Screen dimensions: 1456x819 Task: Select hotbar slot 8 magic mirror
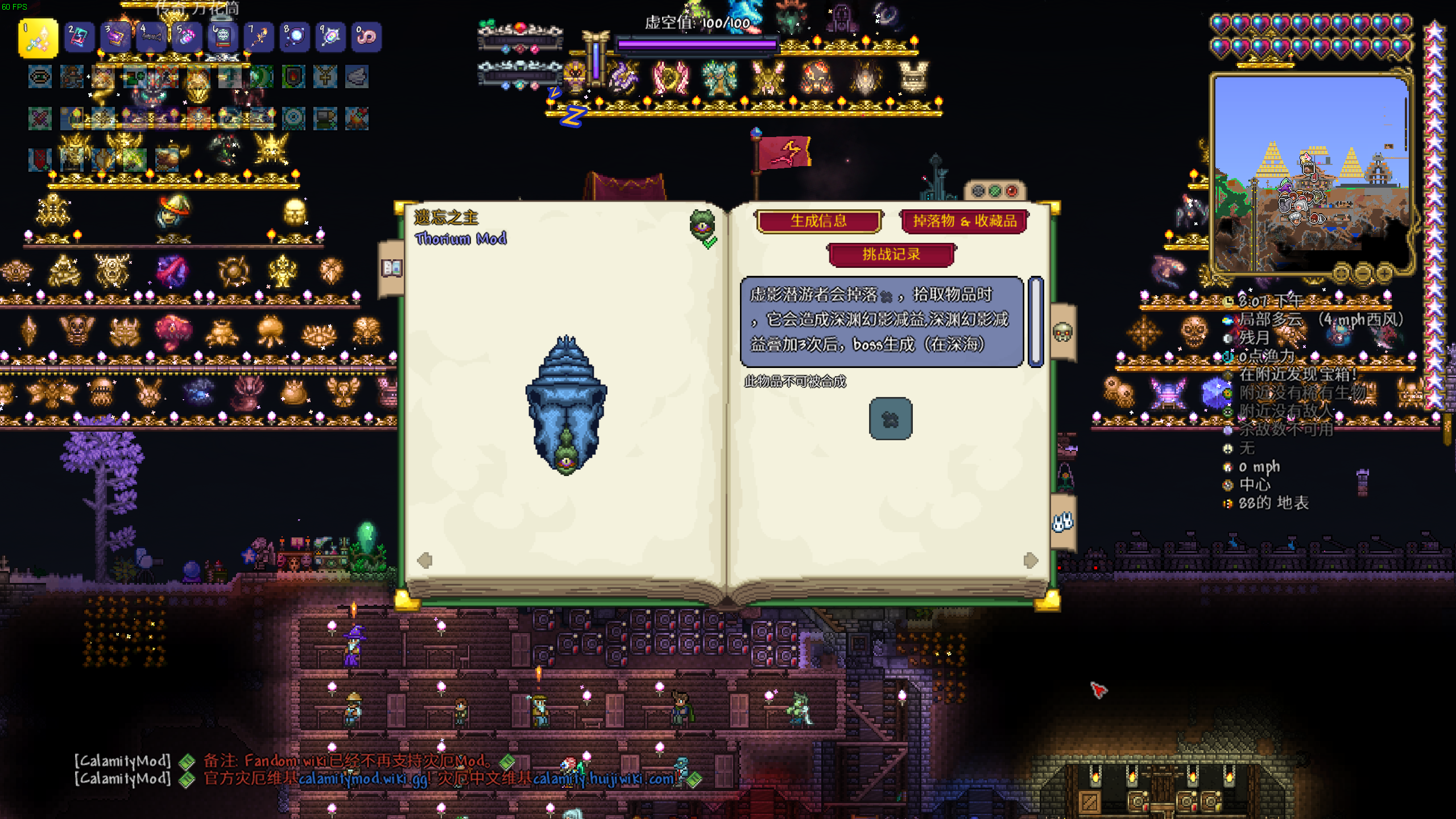(x=295, y=38)
